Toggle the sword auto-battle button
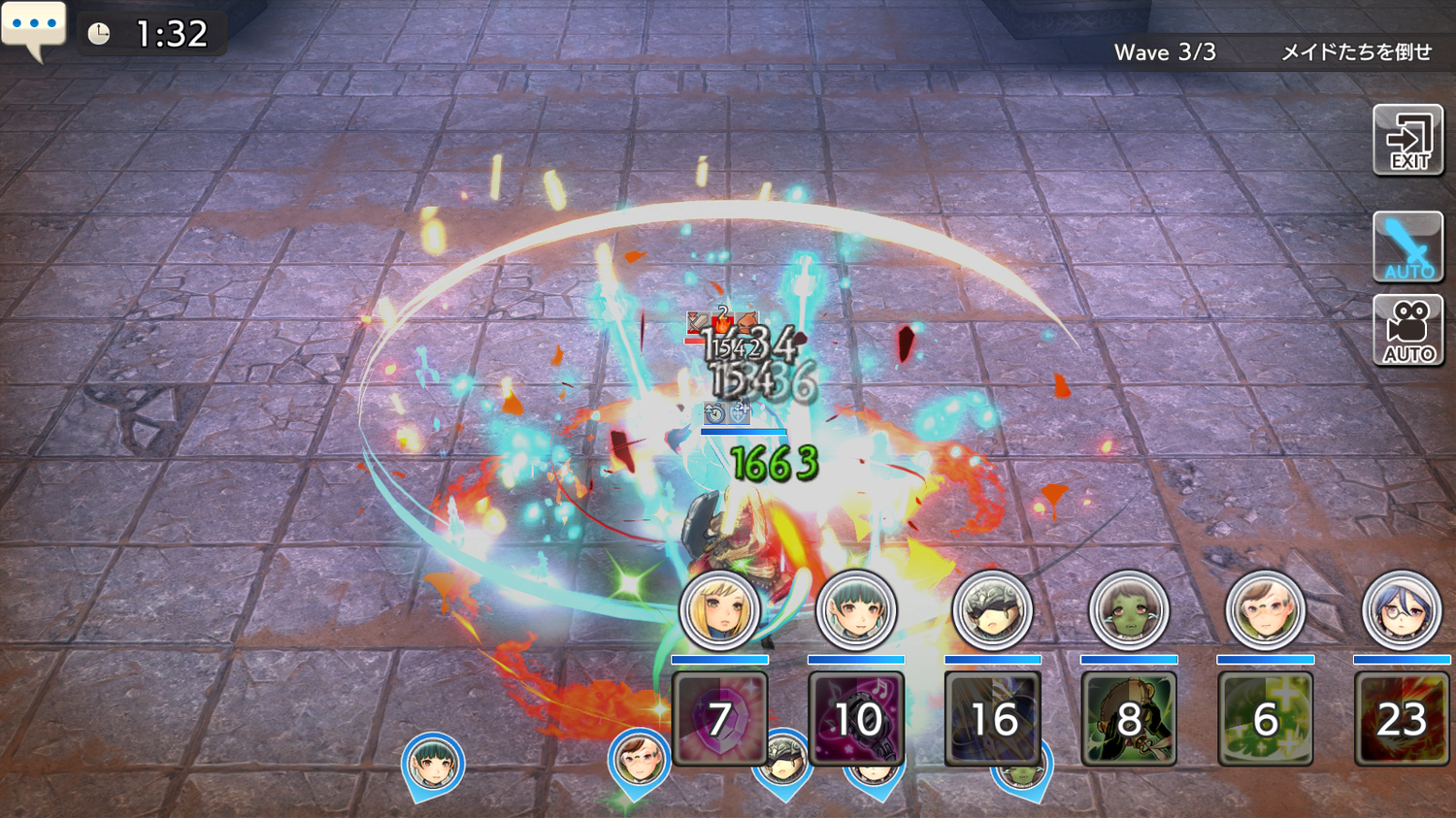 (1407, 246)
